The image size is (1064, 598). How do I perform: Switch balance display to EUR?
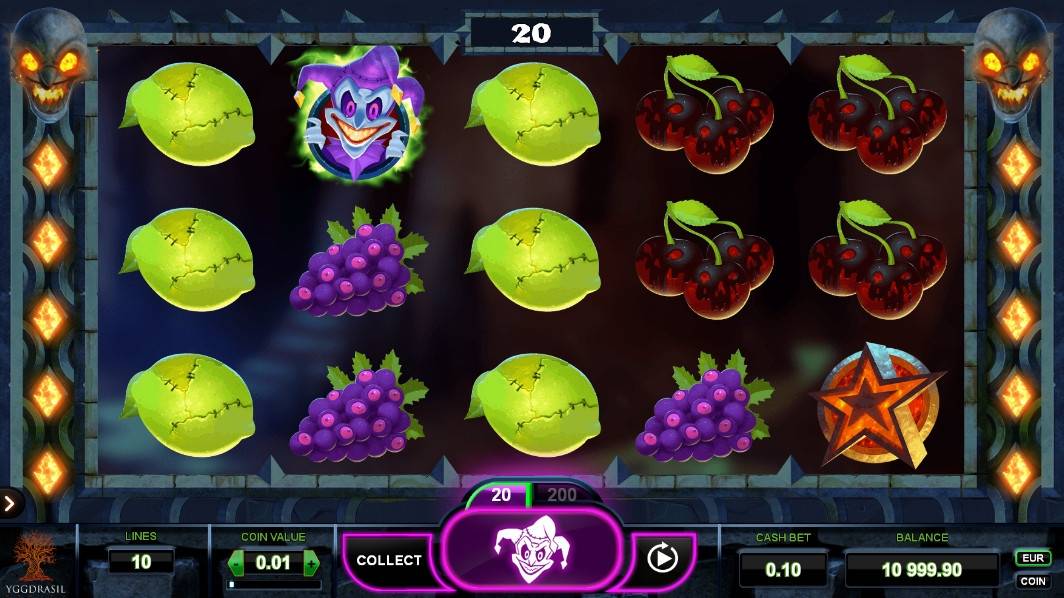(x=1033, y=558)
